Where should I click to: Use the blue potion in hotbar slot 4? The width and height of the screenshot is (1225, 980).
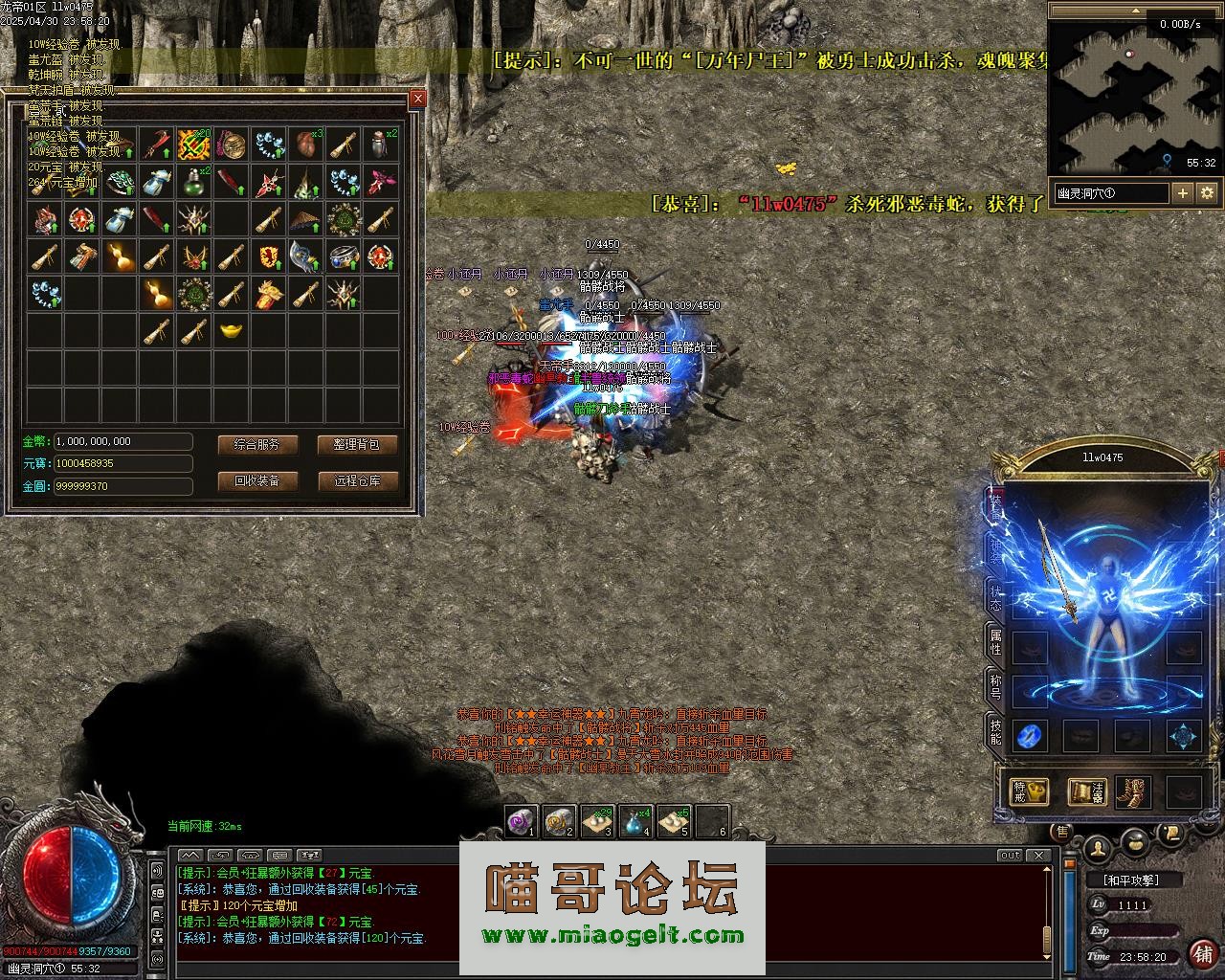coord(635,821)
